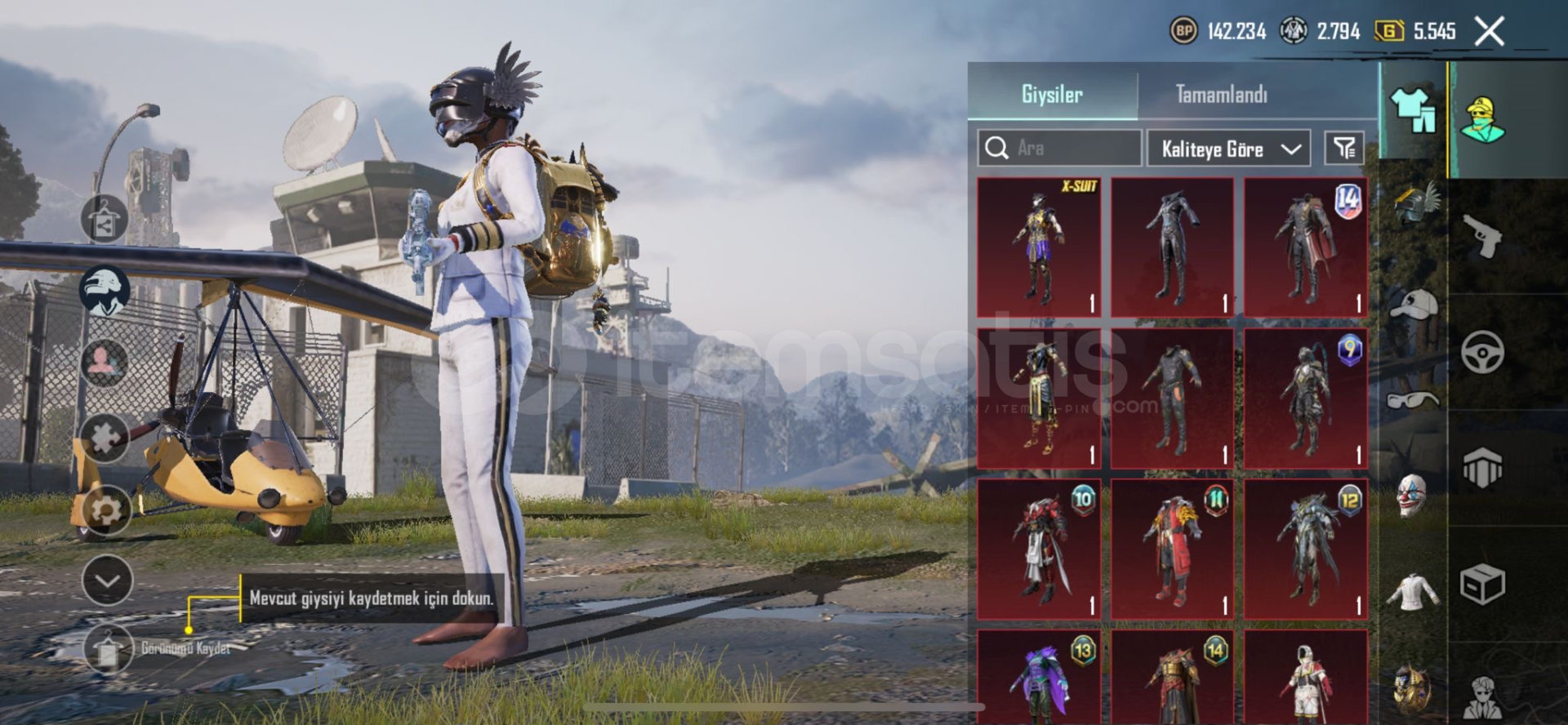Open the Tamamlandı tab
Screen dimensions: 1568x725
pyautogui.click(x=1221, y=95)
